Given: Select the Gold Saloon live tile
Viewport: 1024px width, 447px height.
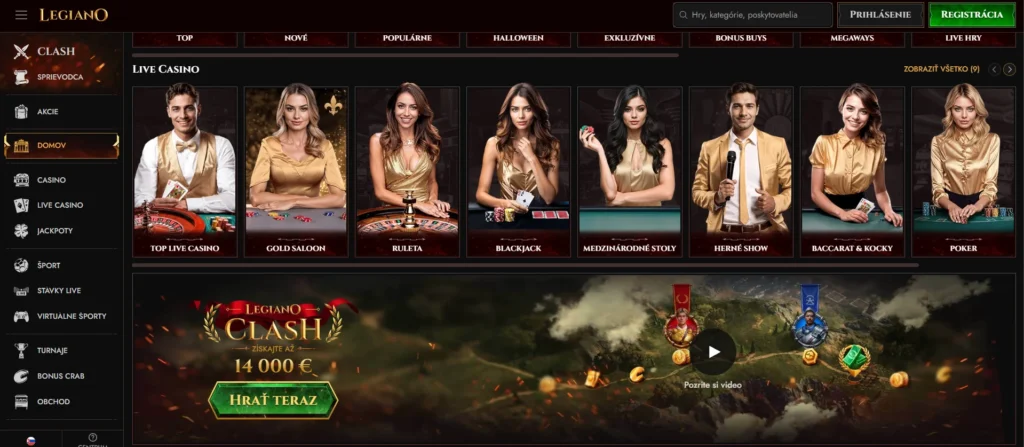Looking at the screenshot, I should point(296,171).
